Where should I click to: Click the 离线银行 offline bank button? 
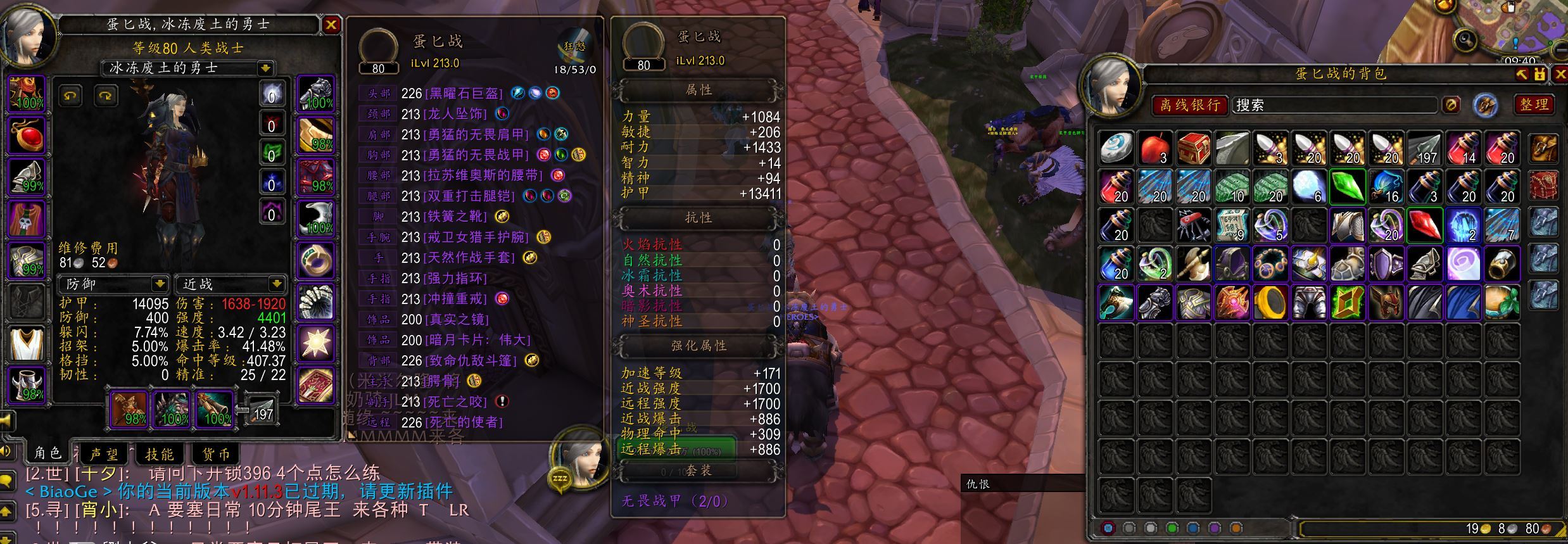coord(1189,105)
